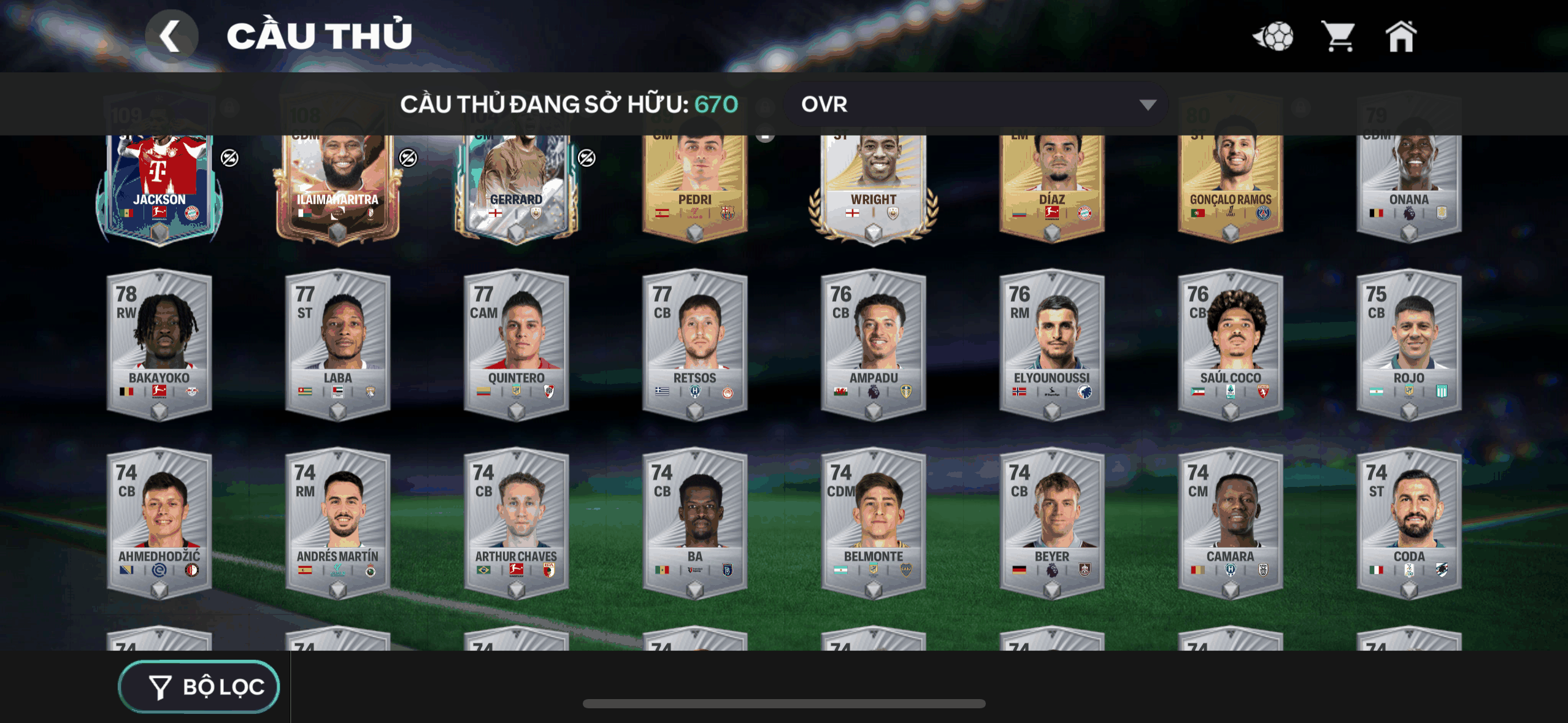Select the 77 CAM Quintero card
This screenshot has height=723, width=1568.
516,345
